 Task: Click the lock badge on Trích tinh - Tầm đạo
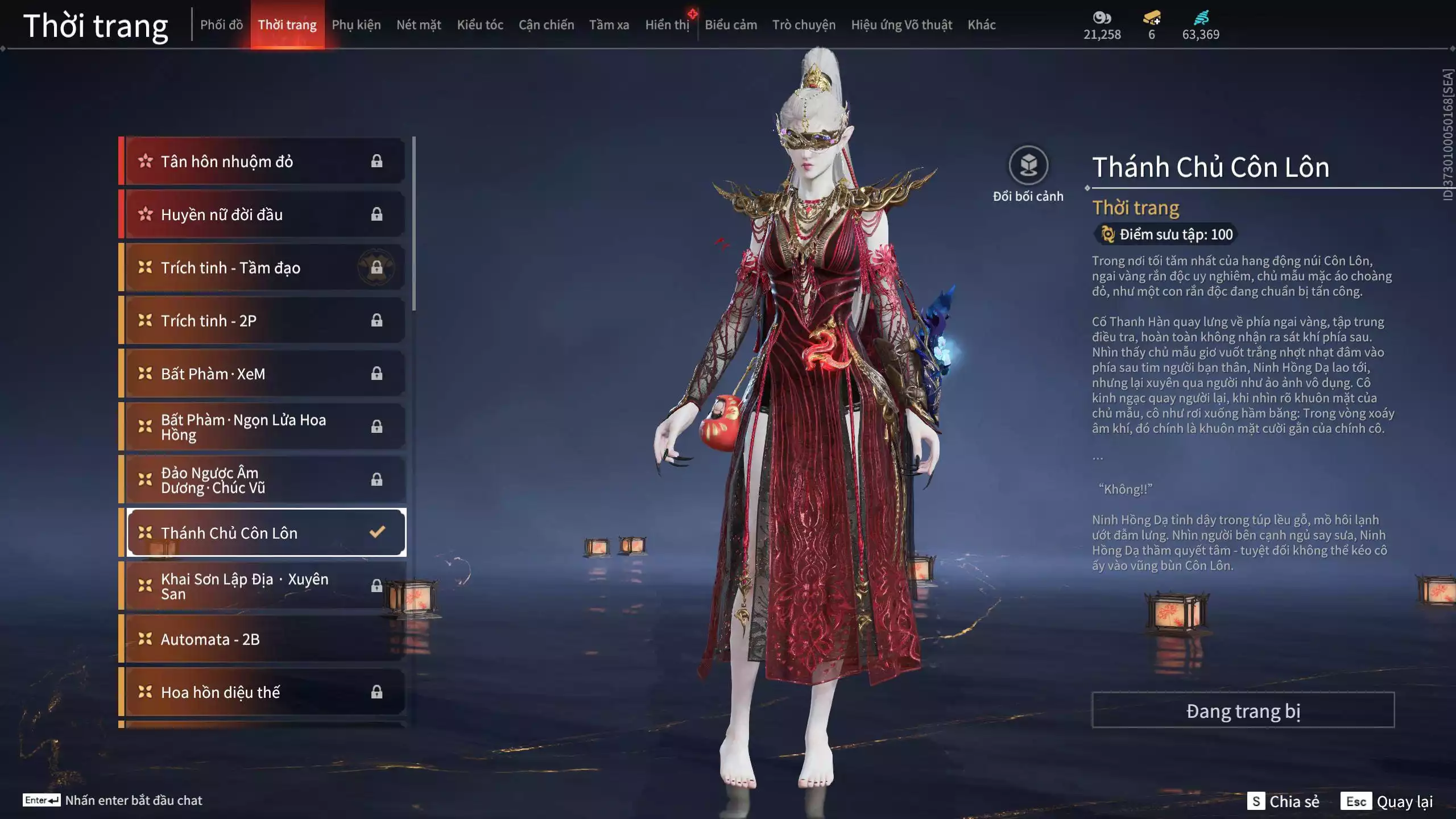[377, 267]
